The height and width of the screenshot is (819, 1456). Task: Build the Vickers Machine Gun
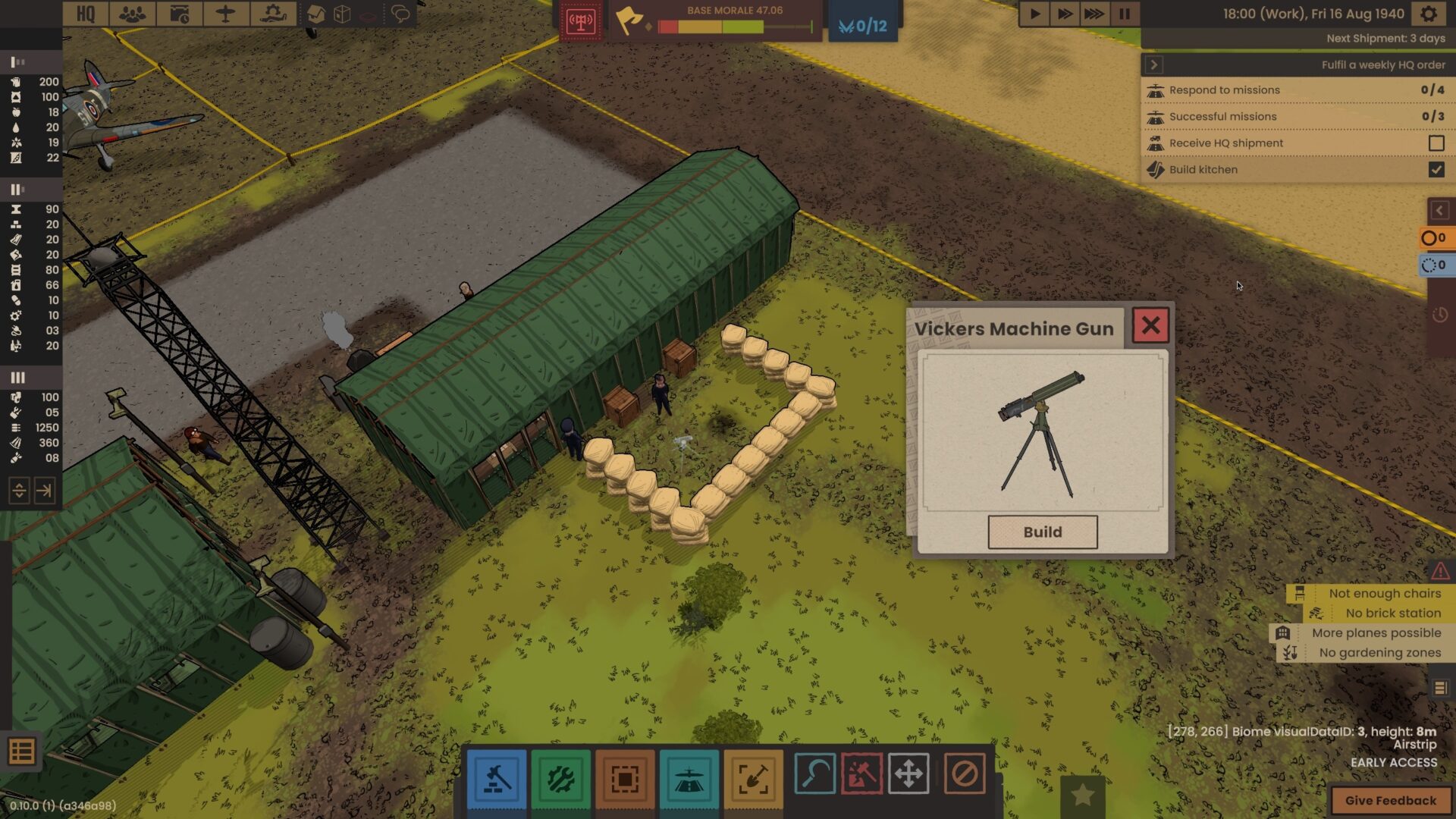click(x=1042, y=532)
